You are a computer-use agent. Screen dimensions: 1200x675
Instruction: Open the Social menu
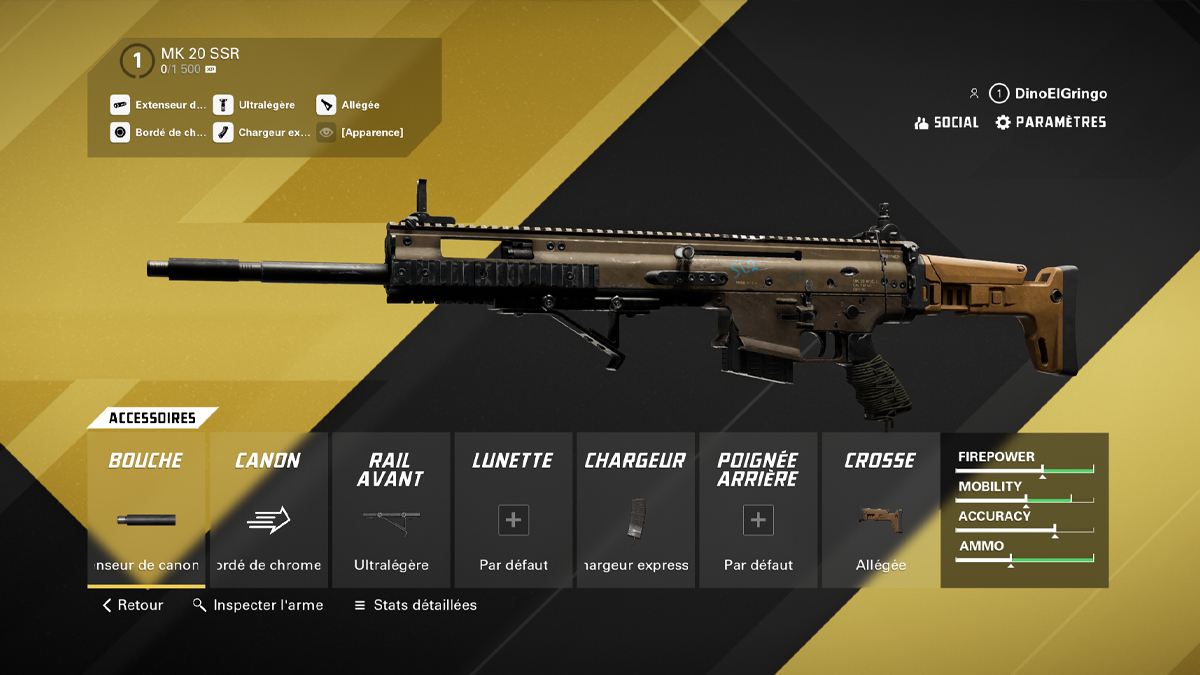(x=946, y=122)
